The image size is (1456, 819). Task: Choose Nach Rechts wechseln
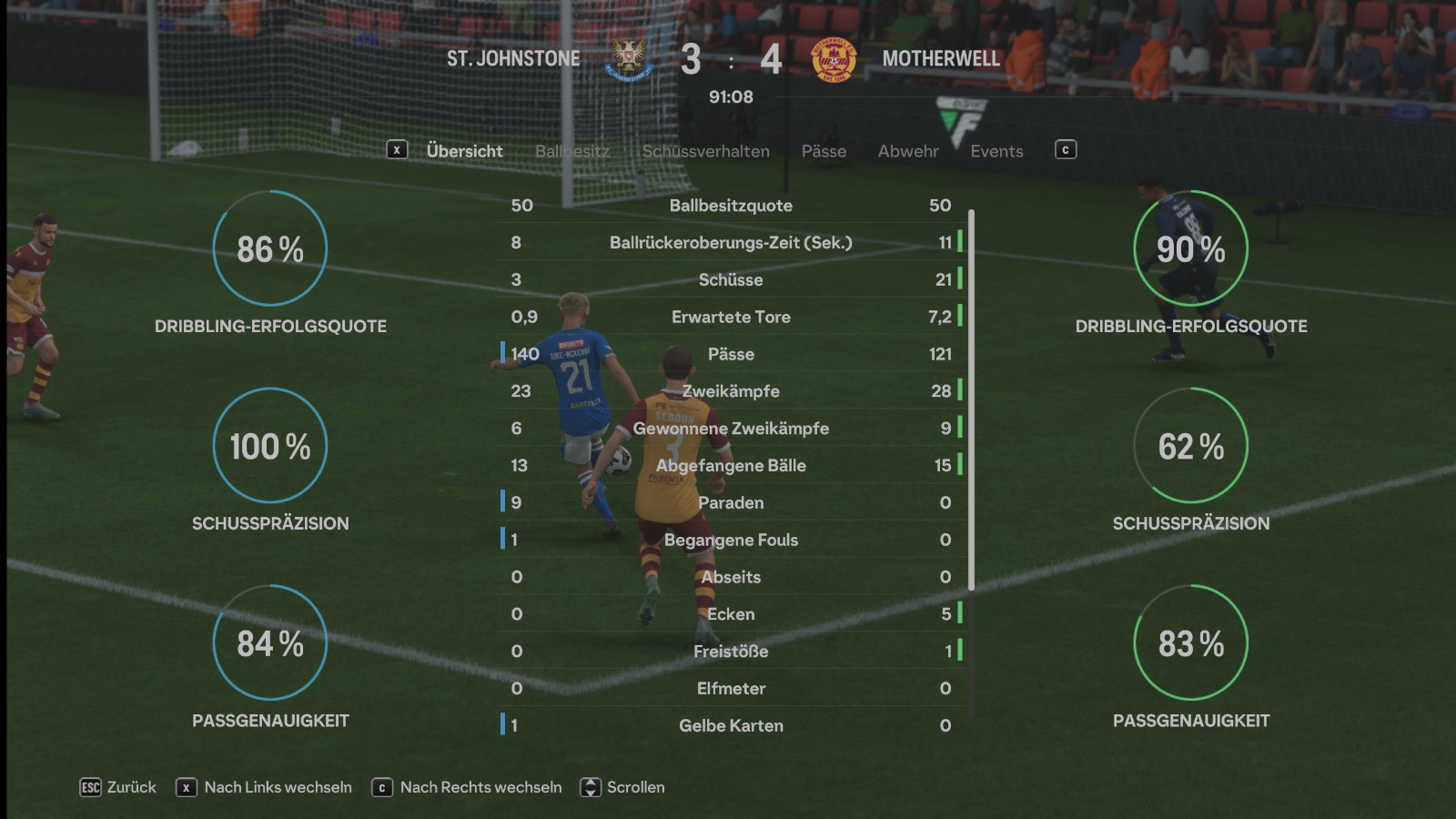tap(468, 787)
